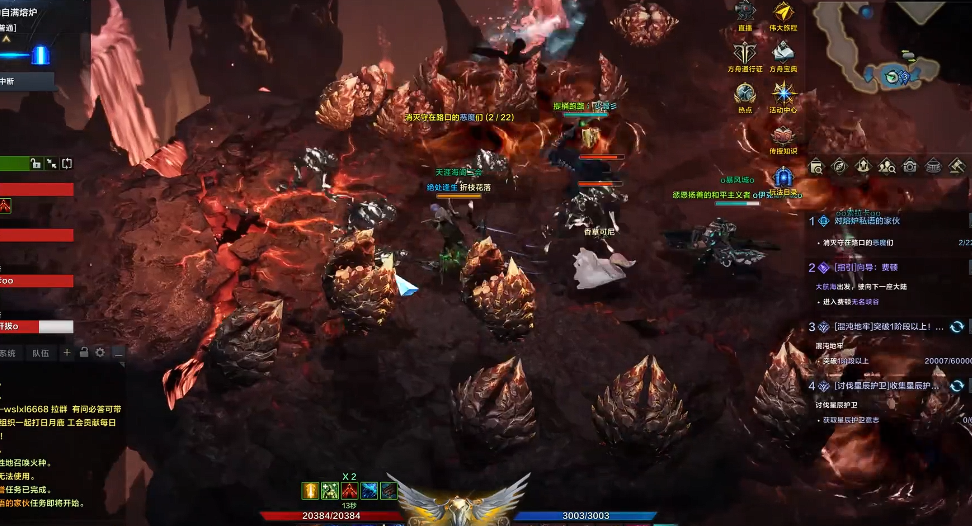Open the 活动中心 event center
This screenshot has width=972, height=526.
point(783,94)
